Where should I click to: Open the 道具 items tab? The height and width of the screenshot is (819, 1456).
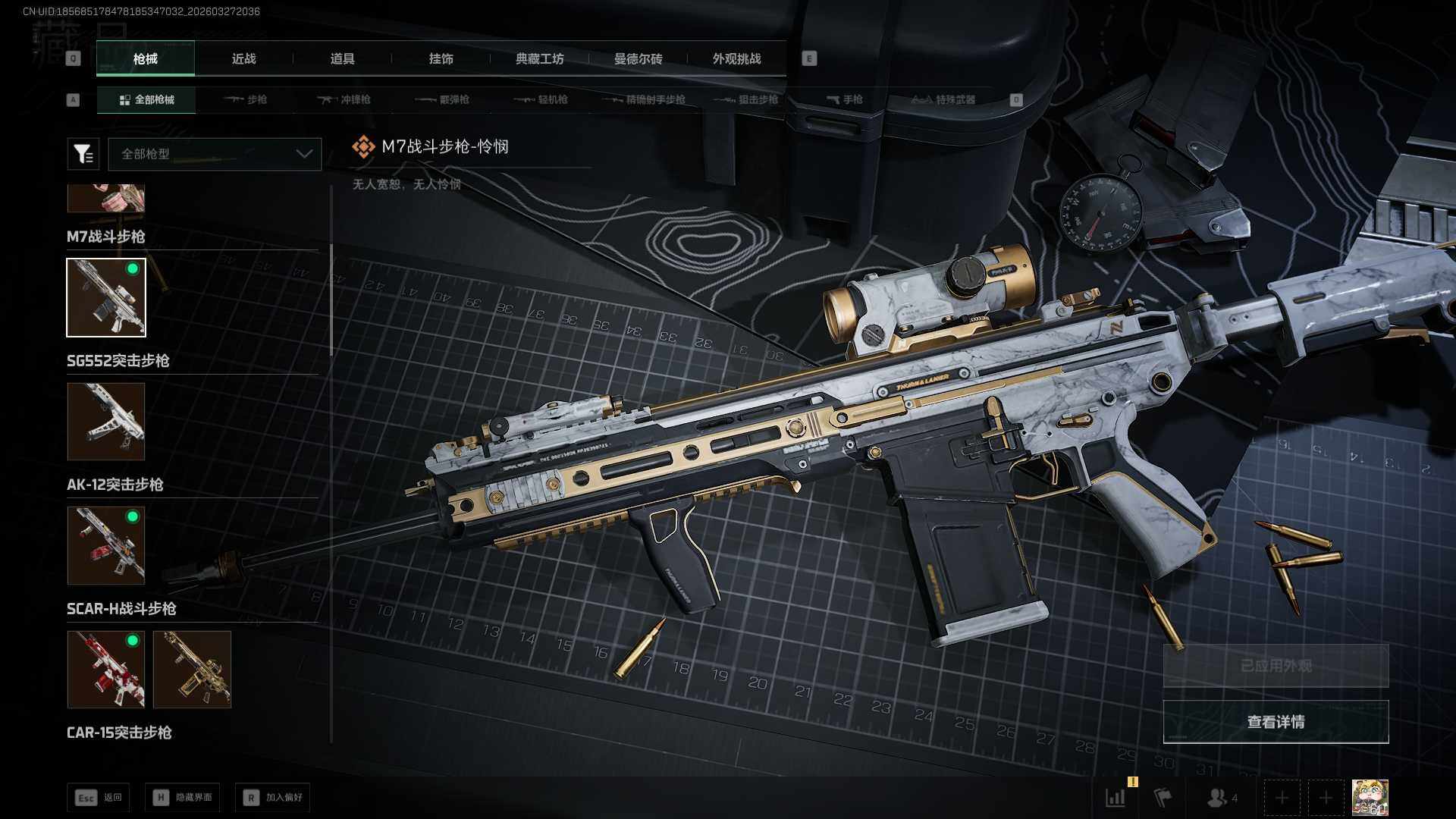(x=342, y=59)
